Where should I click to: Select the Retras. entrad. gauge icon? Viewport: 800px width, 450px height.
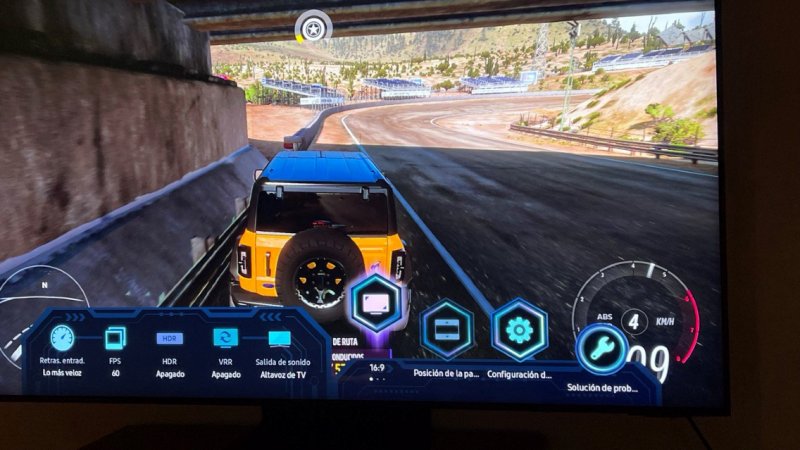coord(62,337)
